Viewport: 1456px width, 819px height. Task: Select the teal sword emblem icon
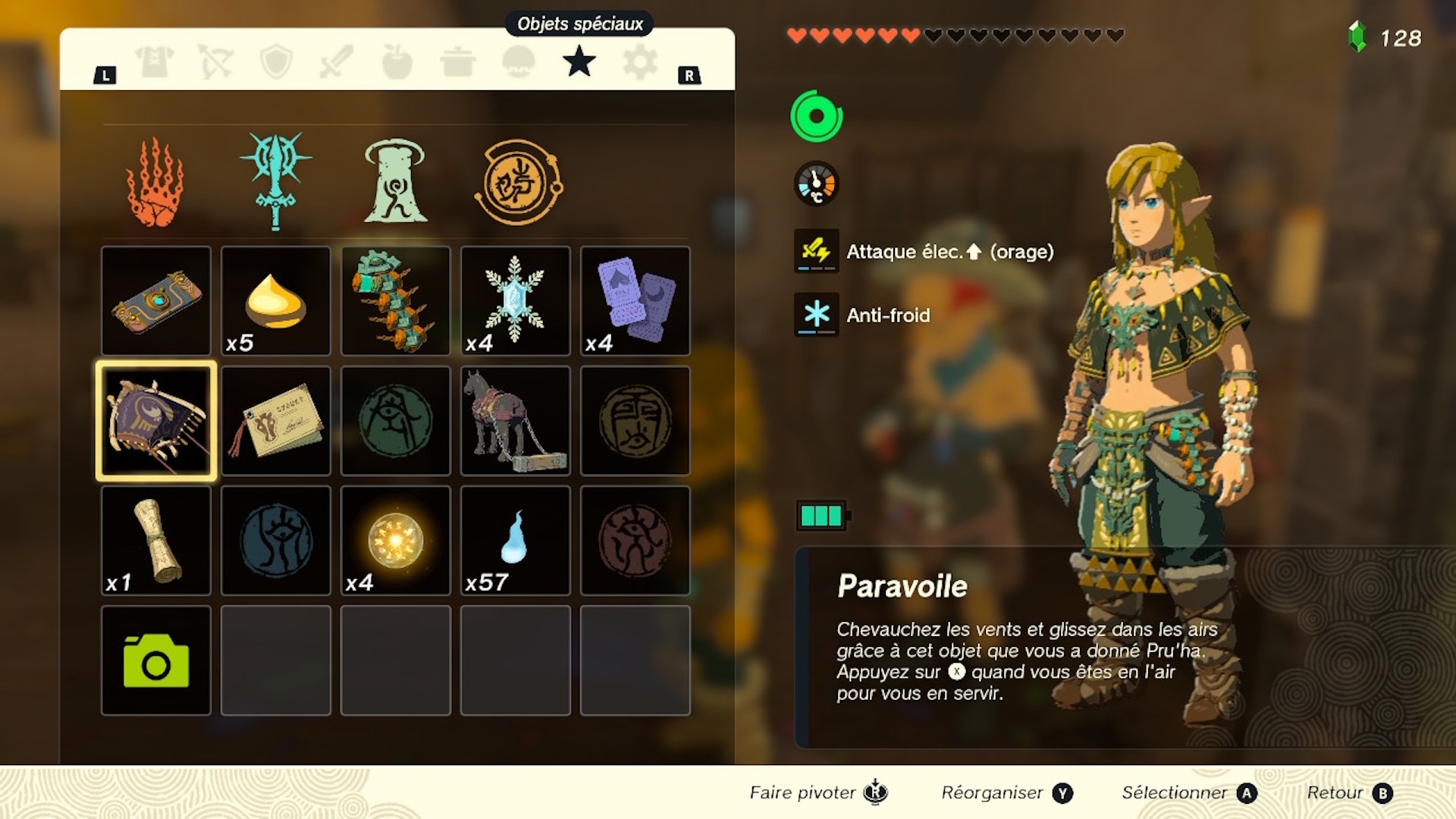(276, 181)
